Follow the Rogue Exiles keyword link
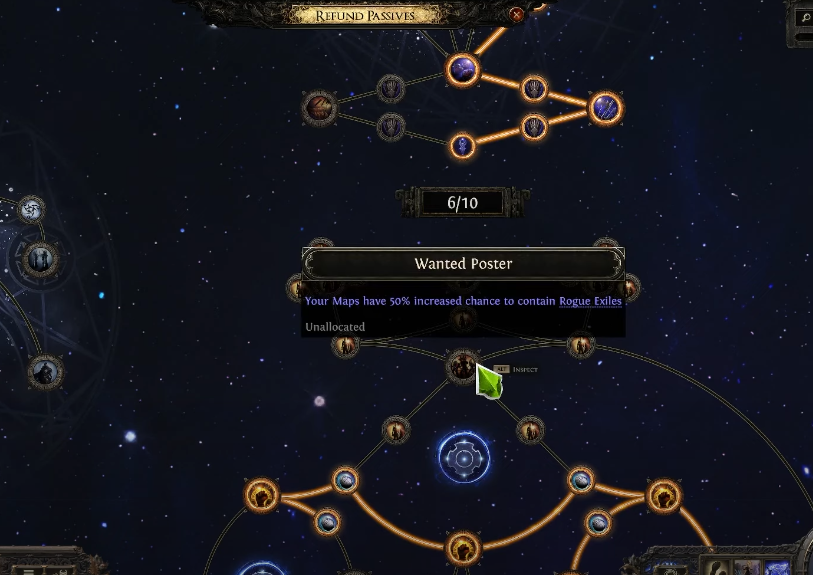813x575 pixels. pyautogui.click(x=590, y=301)
